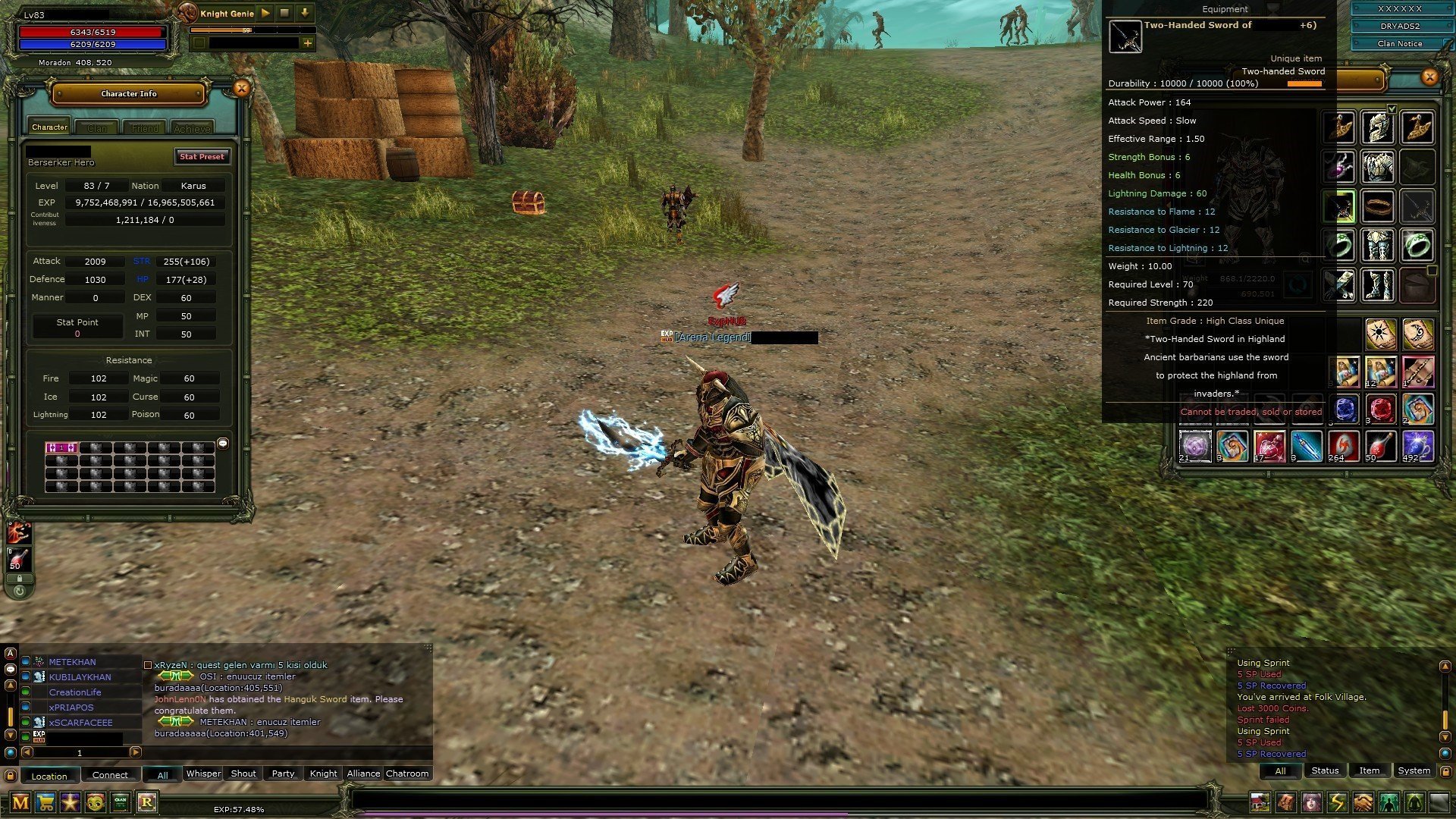Click the Clan Notice button top-right
Image resolution: width=1456 pixels, height=819 pixels.
coord(1399,43)
